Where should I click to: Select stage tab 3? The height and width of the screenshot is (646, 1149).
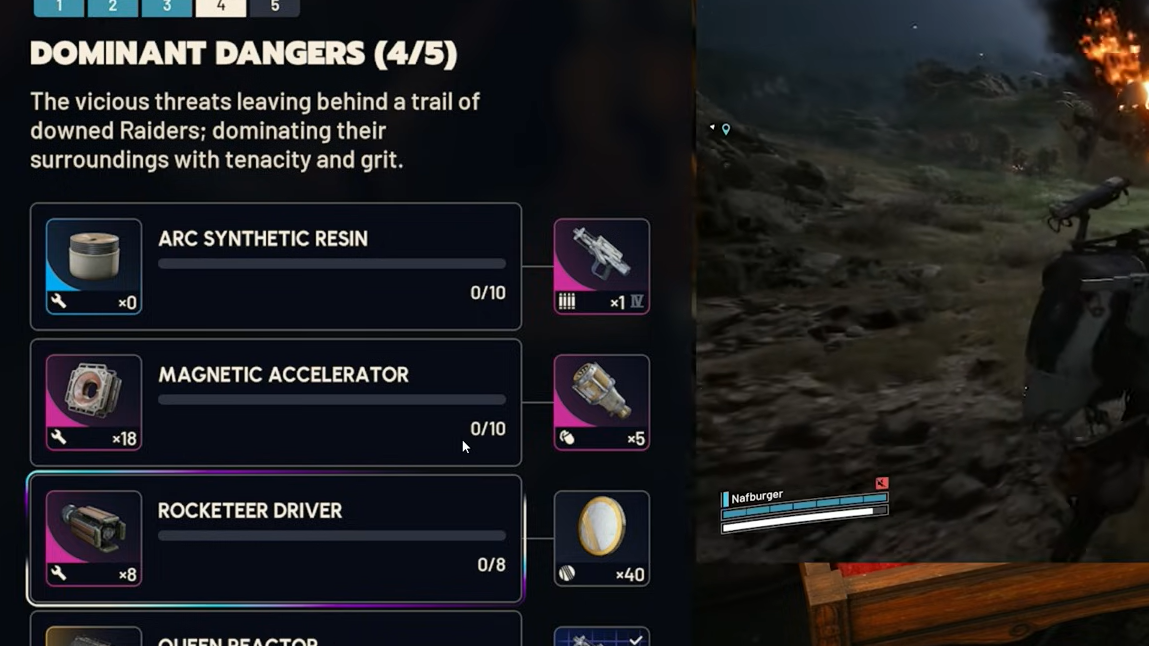(167, 7)
